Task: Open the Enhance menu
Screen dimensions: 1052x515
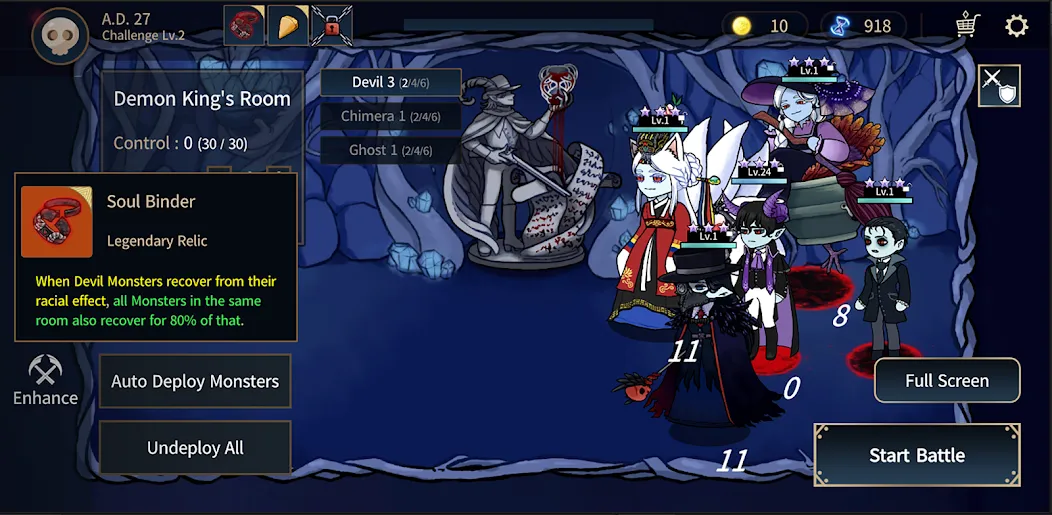Action: (45, 382)
